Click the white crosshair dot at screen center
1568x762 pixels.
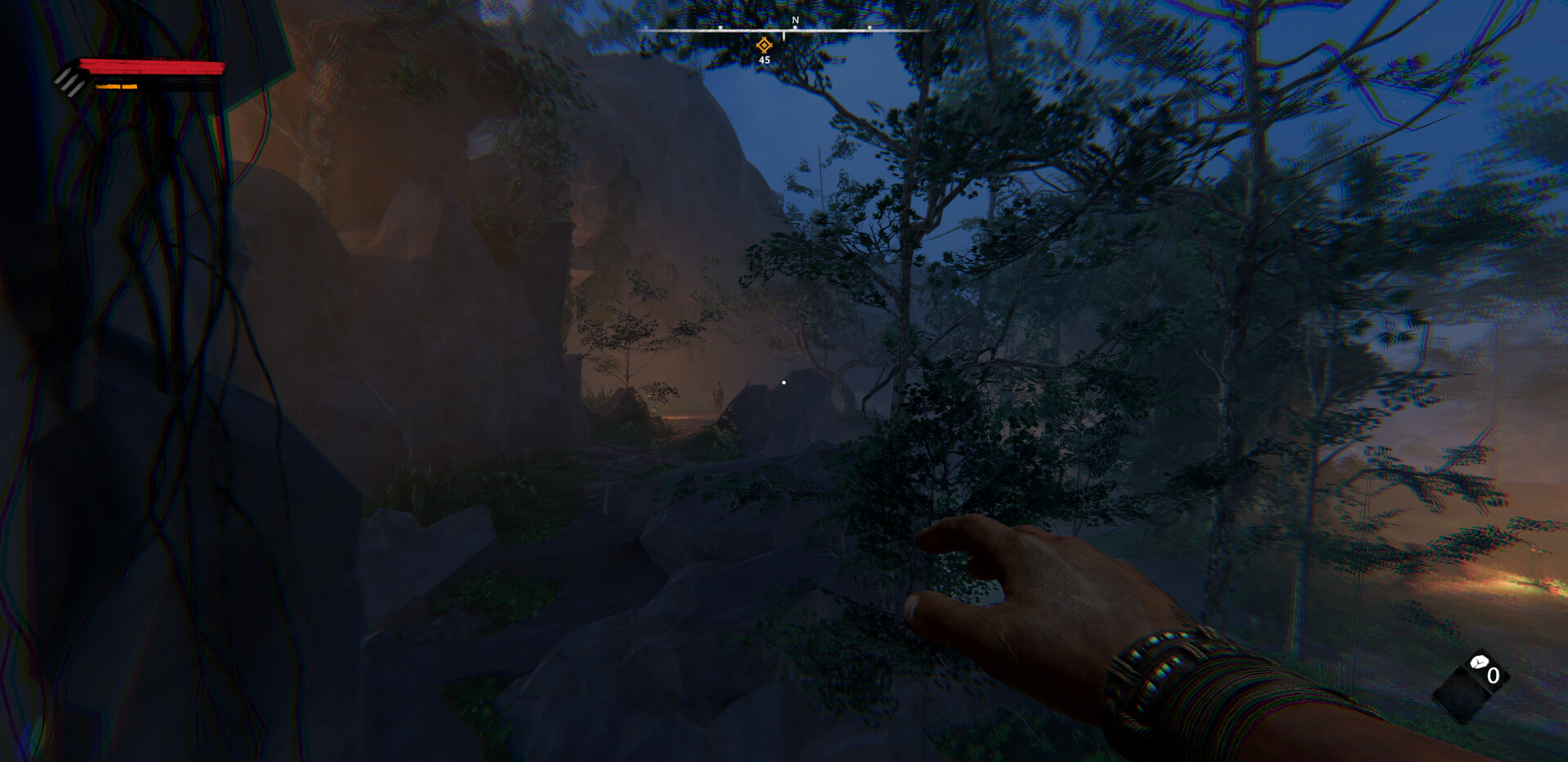[784, 381]
